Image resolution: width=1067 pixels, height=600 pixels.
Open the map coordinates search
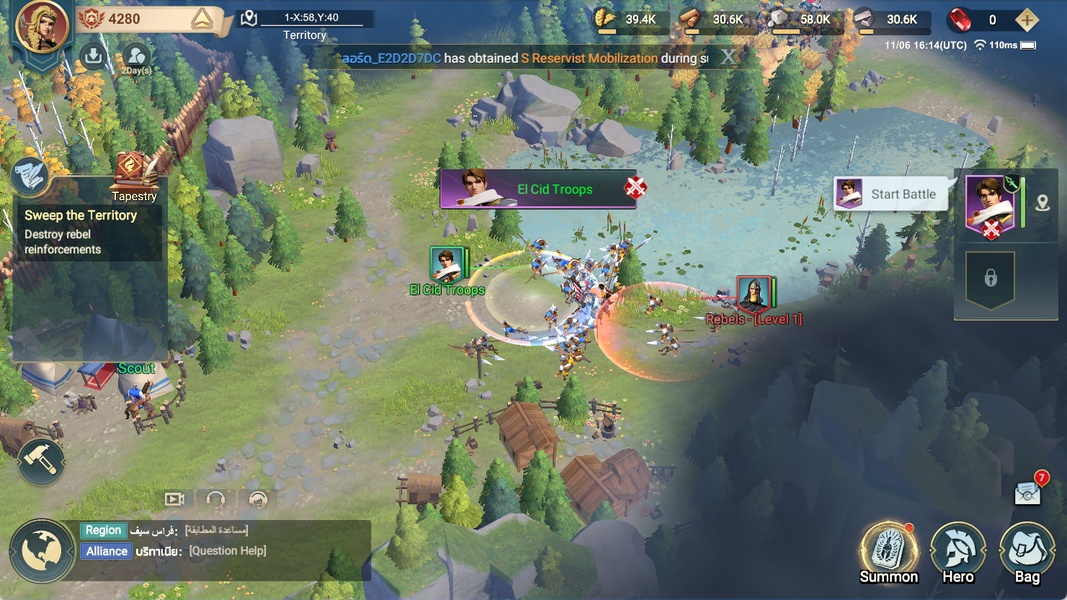(250, 18)
